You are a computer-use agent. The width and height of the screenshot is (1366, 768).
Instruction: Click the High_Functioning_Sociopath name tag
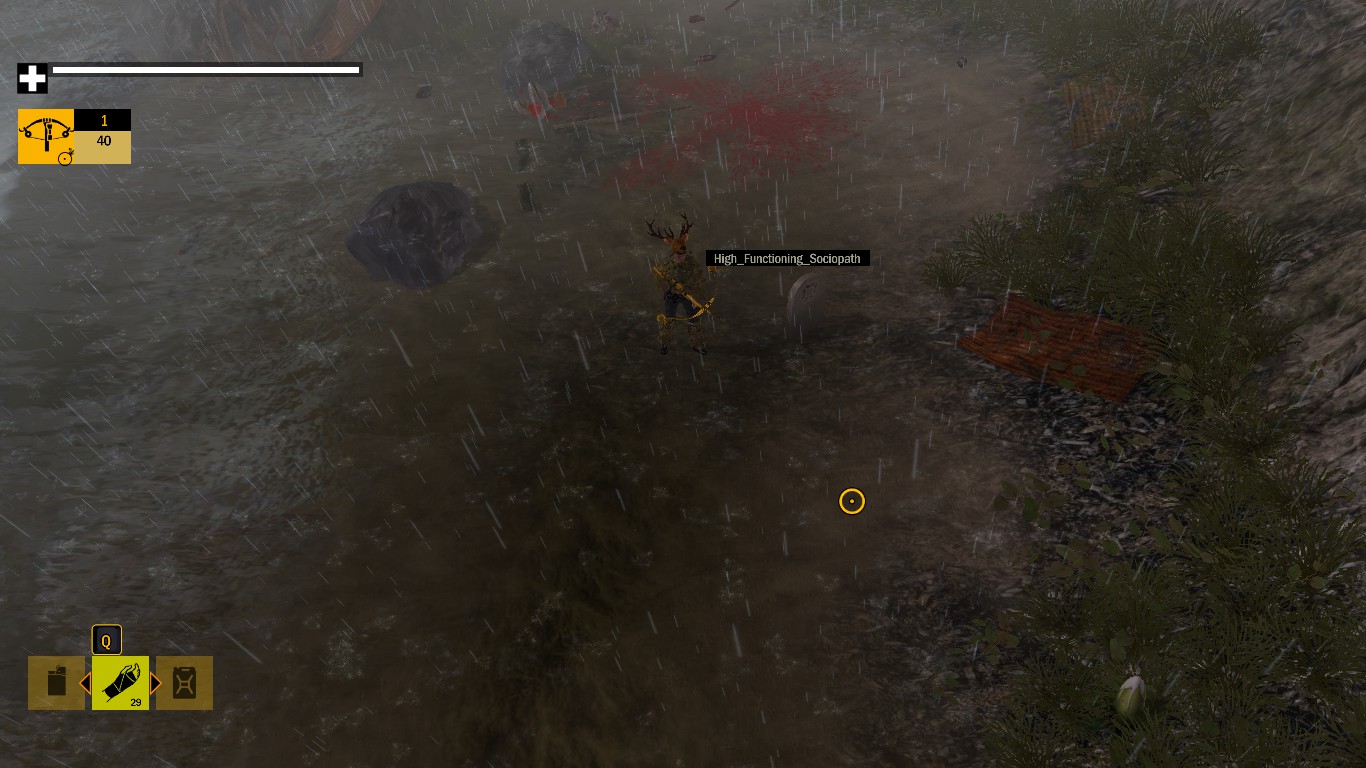point(787,258)
